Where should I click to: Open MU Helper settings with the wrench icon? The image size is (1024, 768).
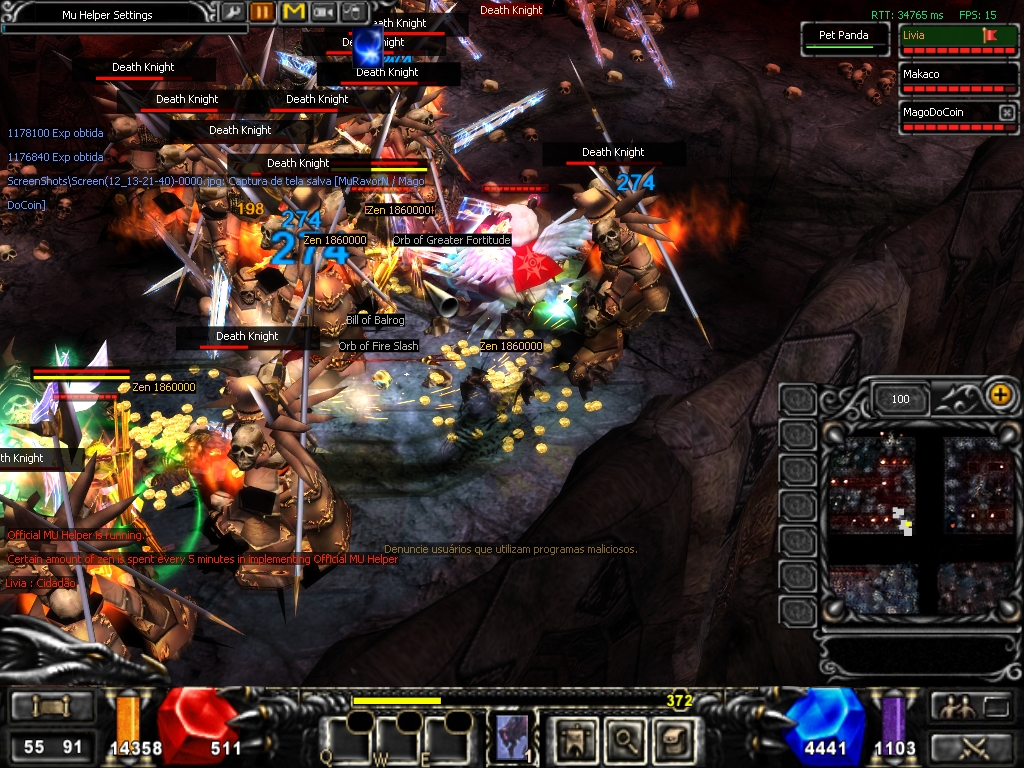(x=232, y=12)
